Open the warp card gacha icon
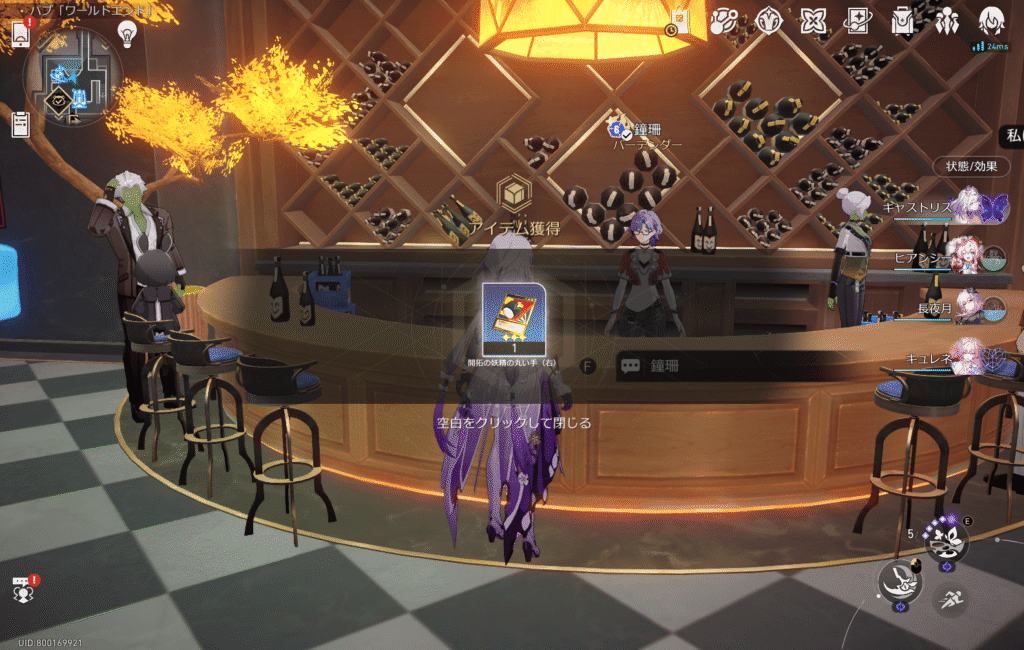1024x650 pixels. [x=857, y=21]
